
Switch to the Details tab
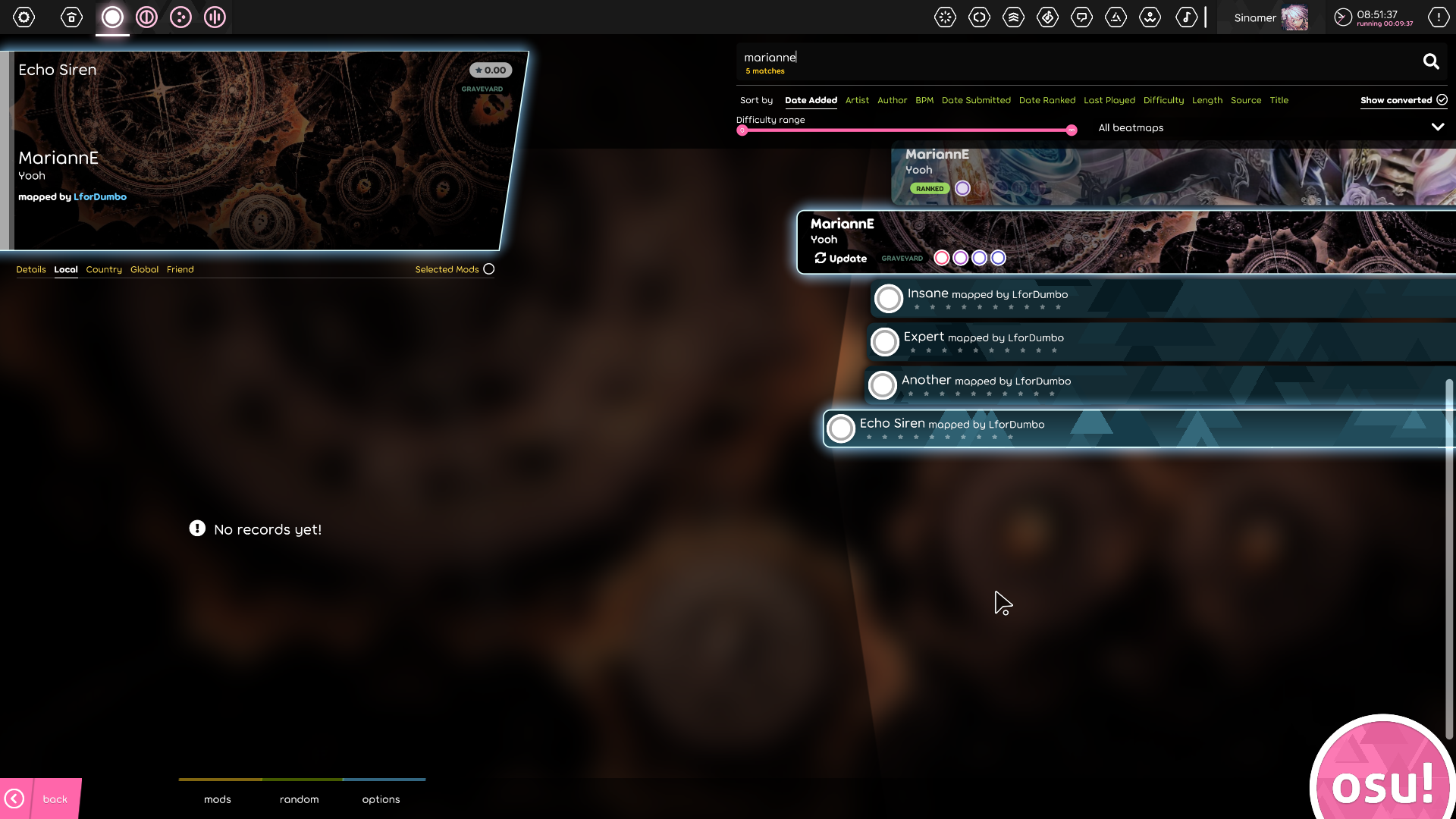pos(31,269)
